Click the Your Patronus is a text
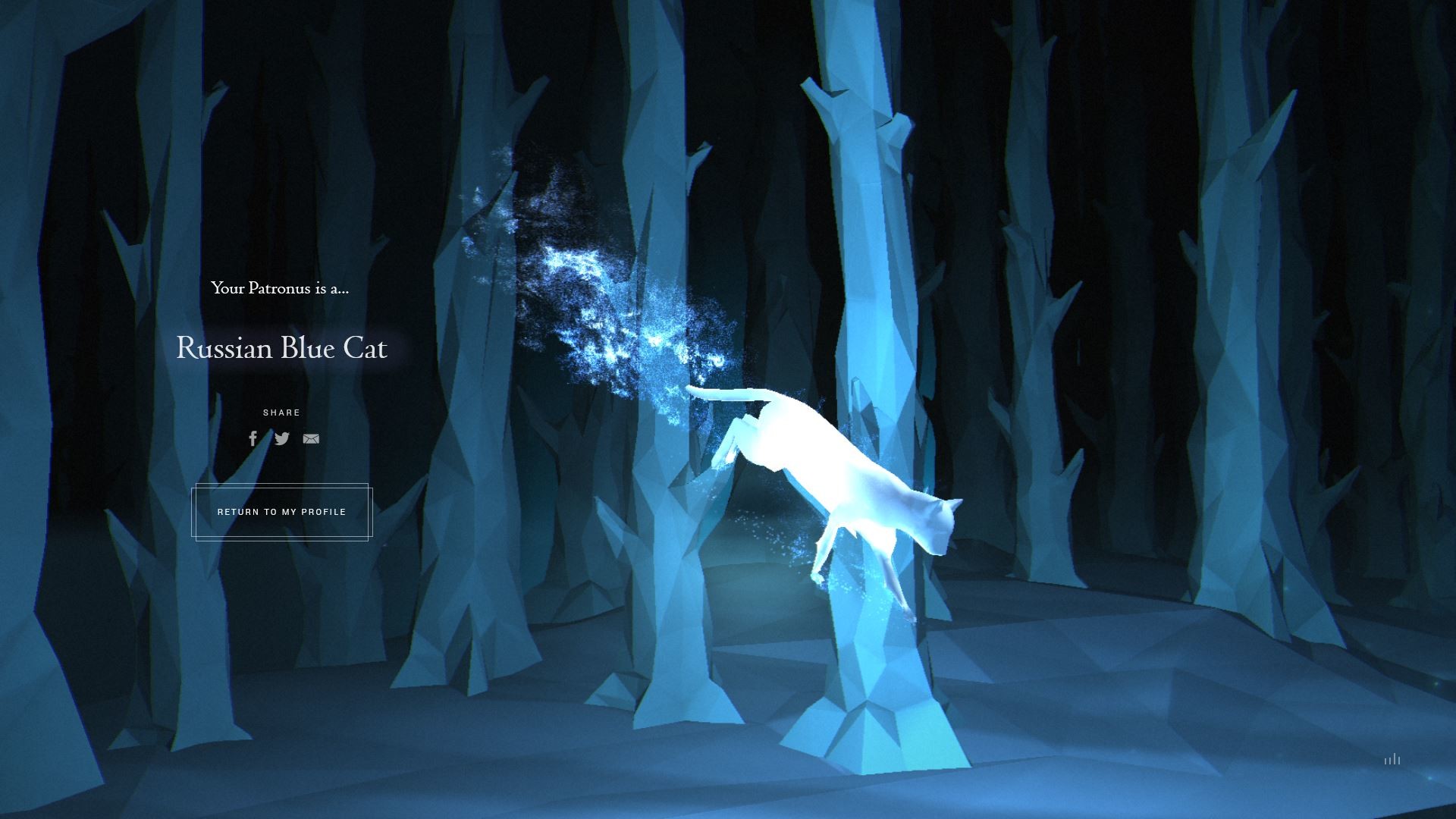The image size is (1456, 819). click(280, 289)
